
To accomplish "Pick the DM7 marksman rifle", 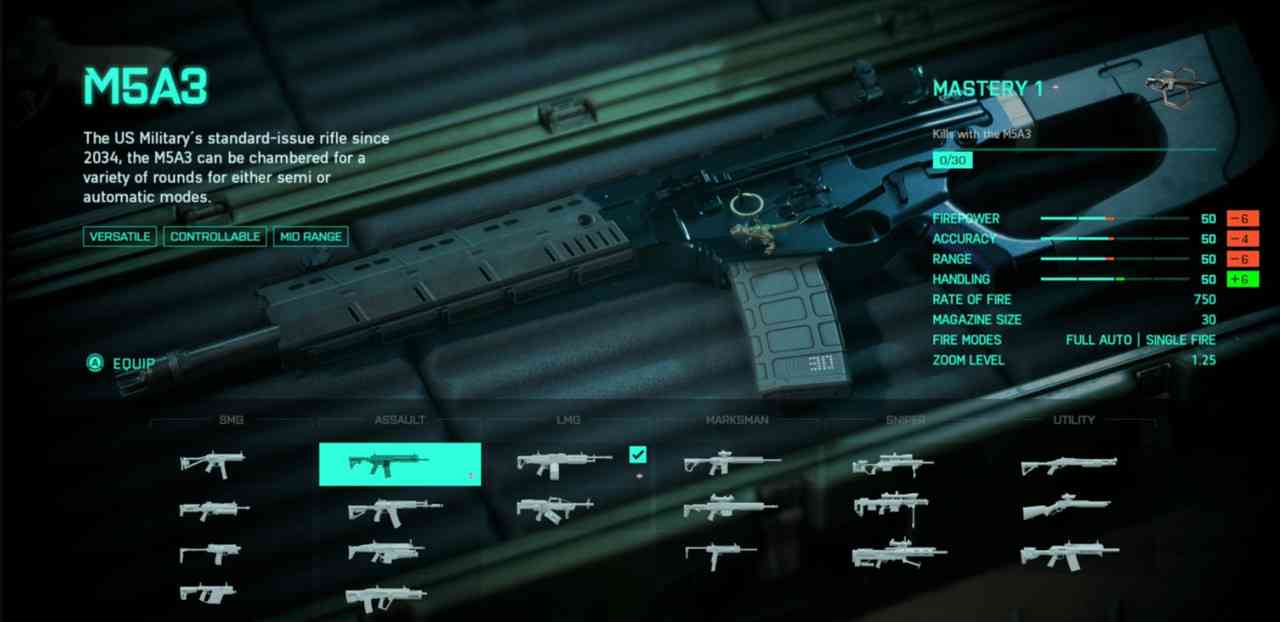I will coord(731,464).
